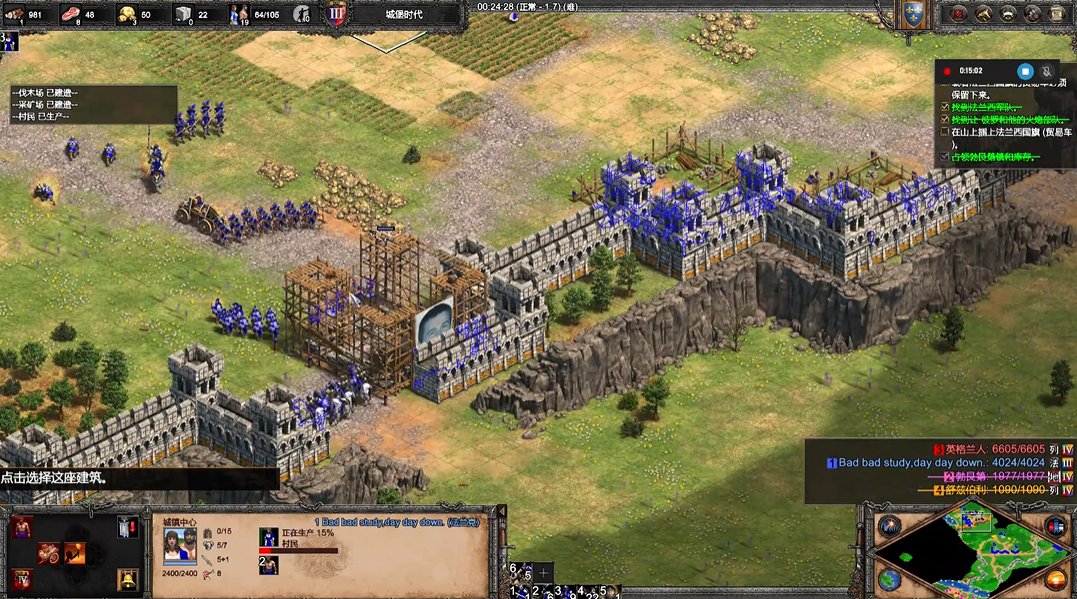Open the scroll menu button
1077x599 pixels.
1057,14
